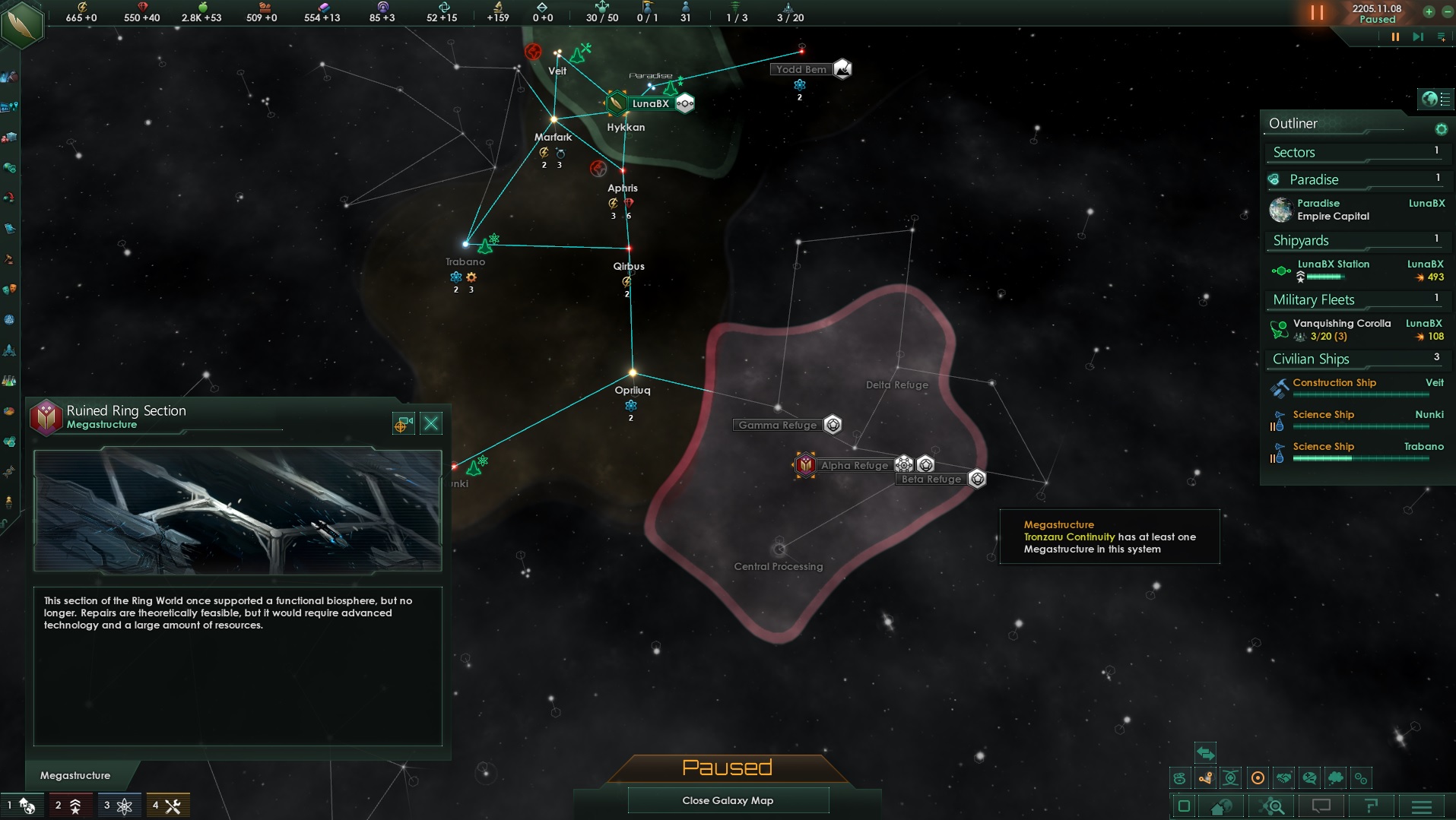
Task: Open galaxy search with the magnifying glass icon
Action: click(x=1271, y=806)
